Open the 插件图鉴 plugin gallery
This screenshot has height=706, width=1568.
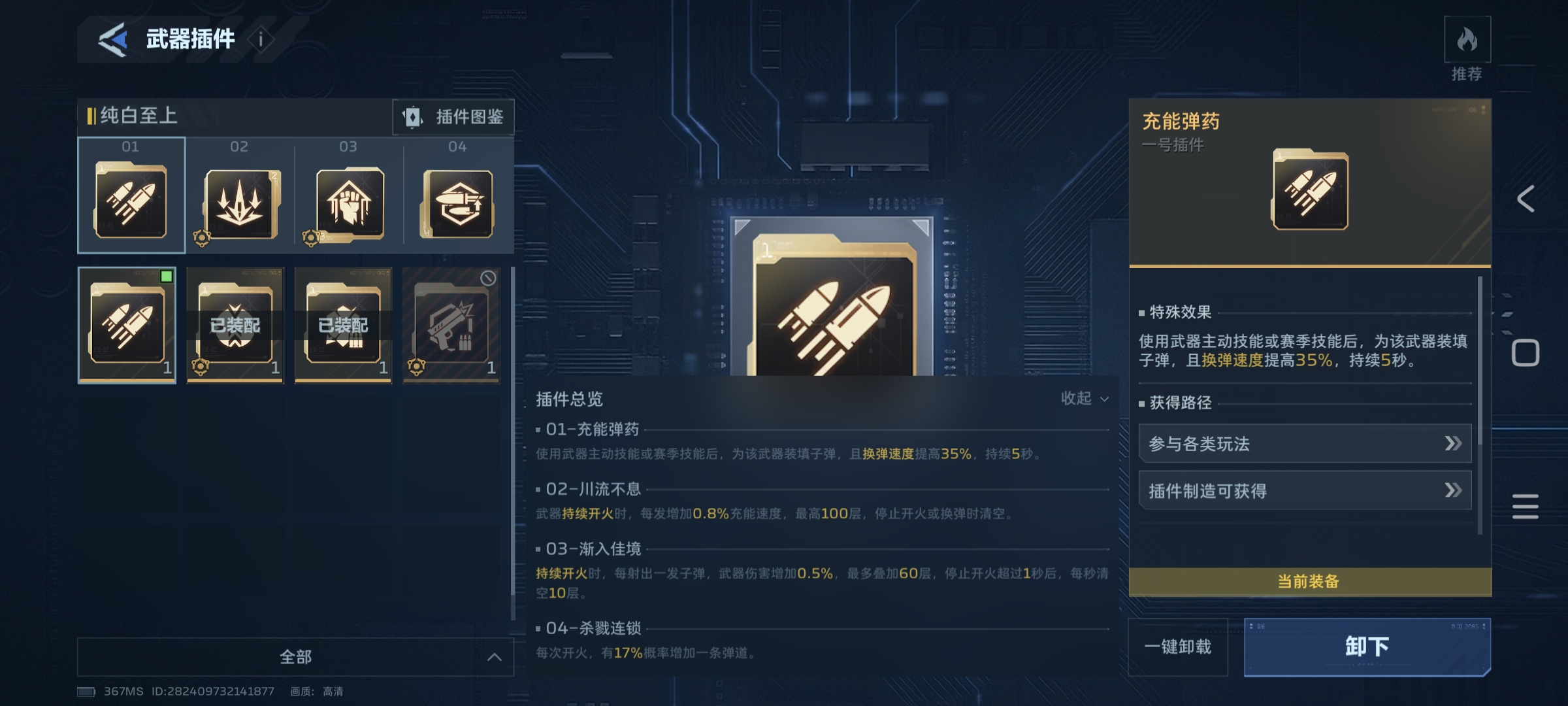pyautogui.click(x=453, y=118)
